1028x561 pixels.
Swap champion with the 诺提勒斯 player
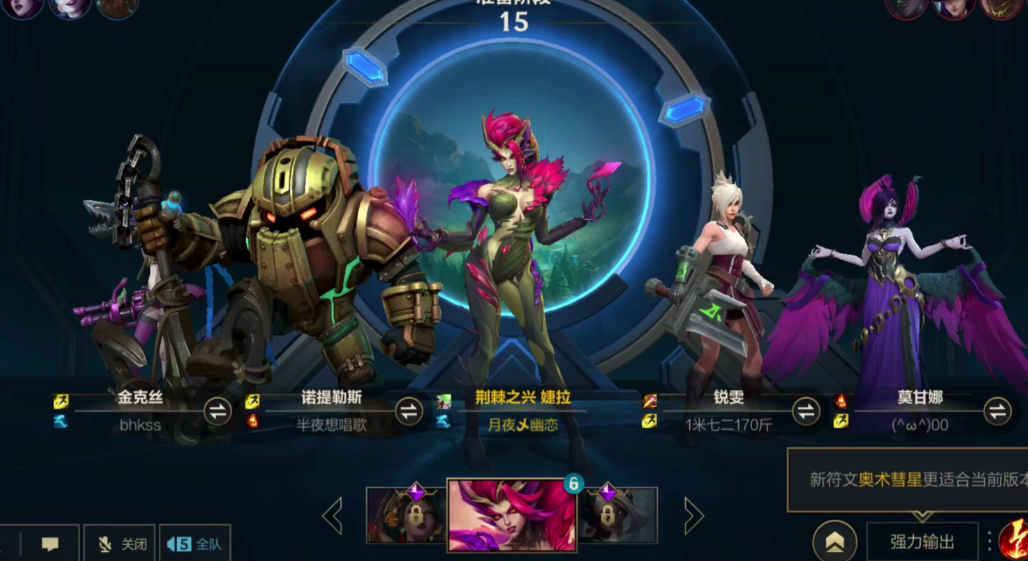coord(409,410)
